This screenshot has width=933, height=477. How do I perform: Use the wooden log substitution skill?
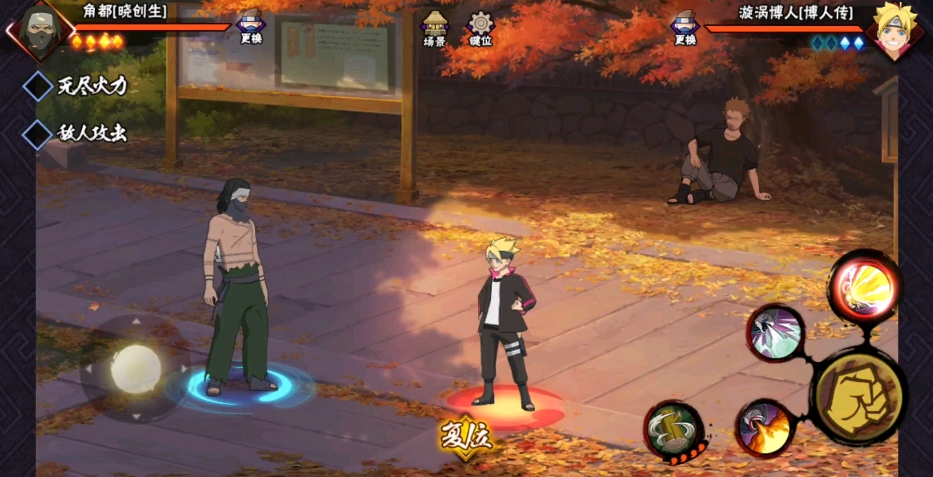point(674,431)
